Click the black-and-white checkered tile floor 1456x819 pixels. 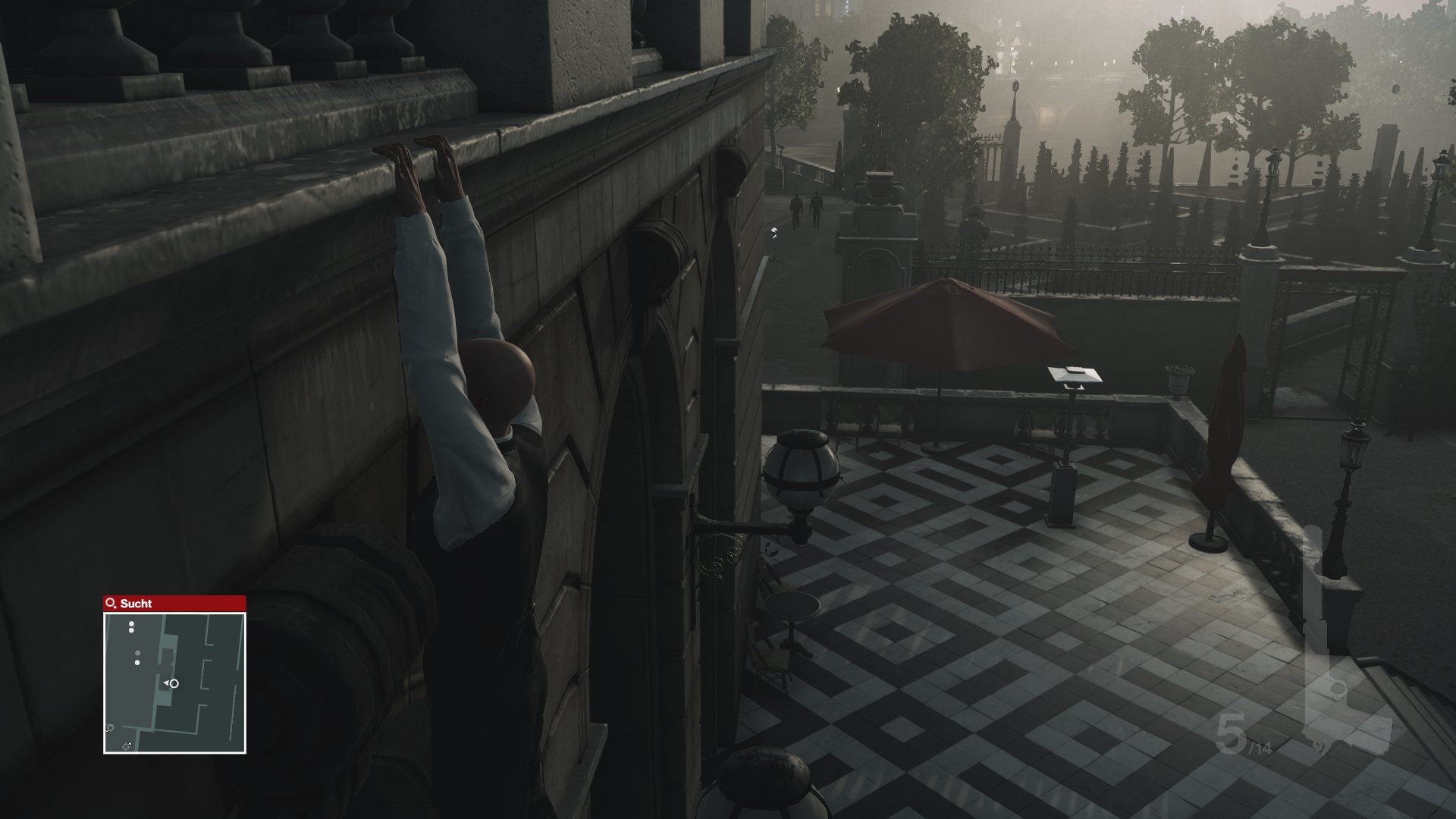pyautogui.click(x=986, y=607)
